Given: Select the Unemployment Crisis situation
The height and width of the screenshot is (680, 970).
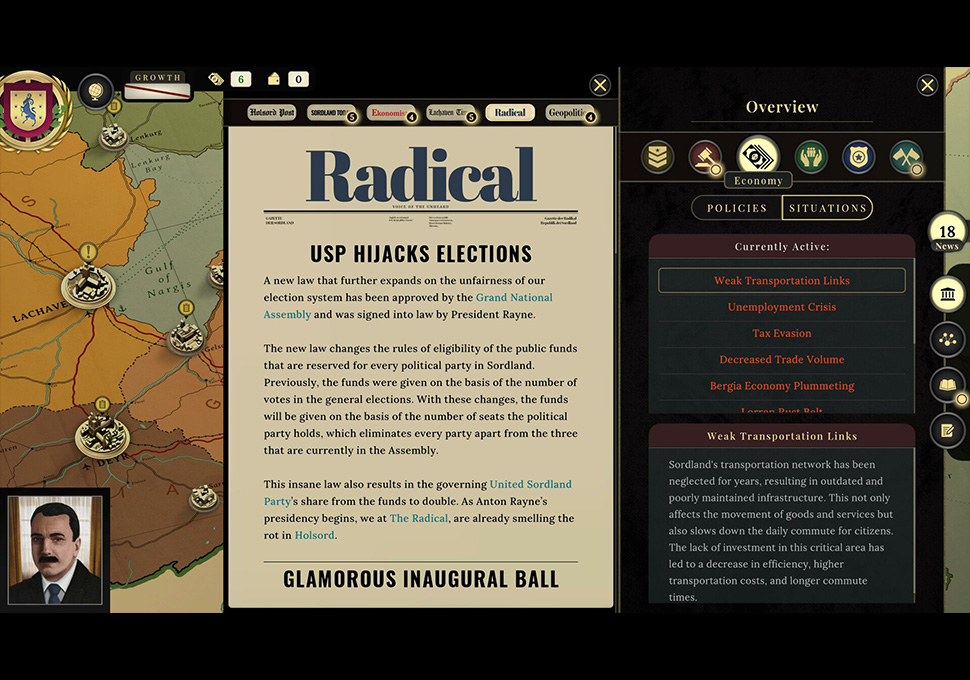Looking at the screenshot, I should [782, 307].
